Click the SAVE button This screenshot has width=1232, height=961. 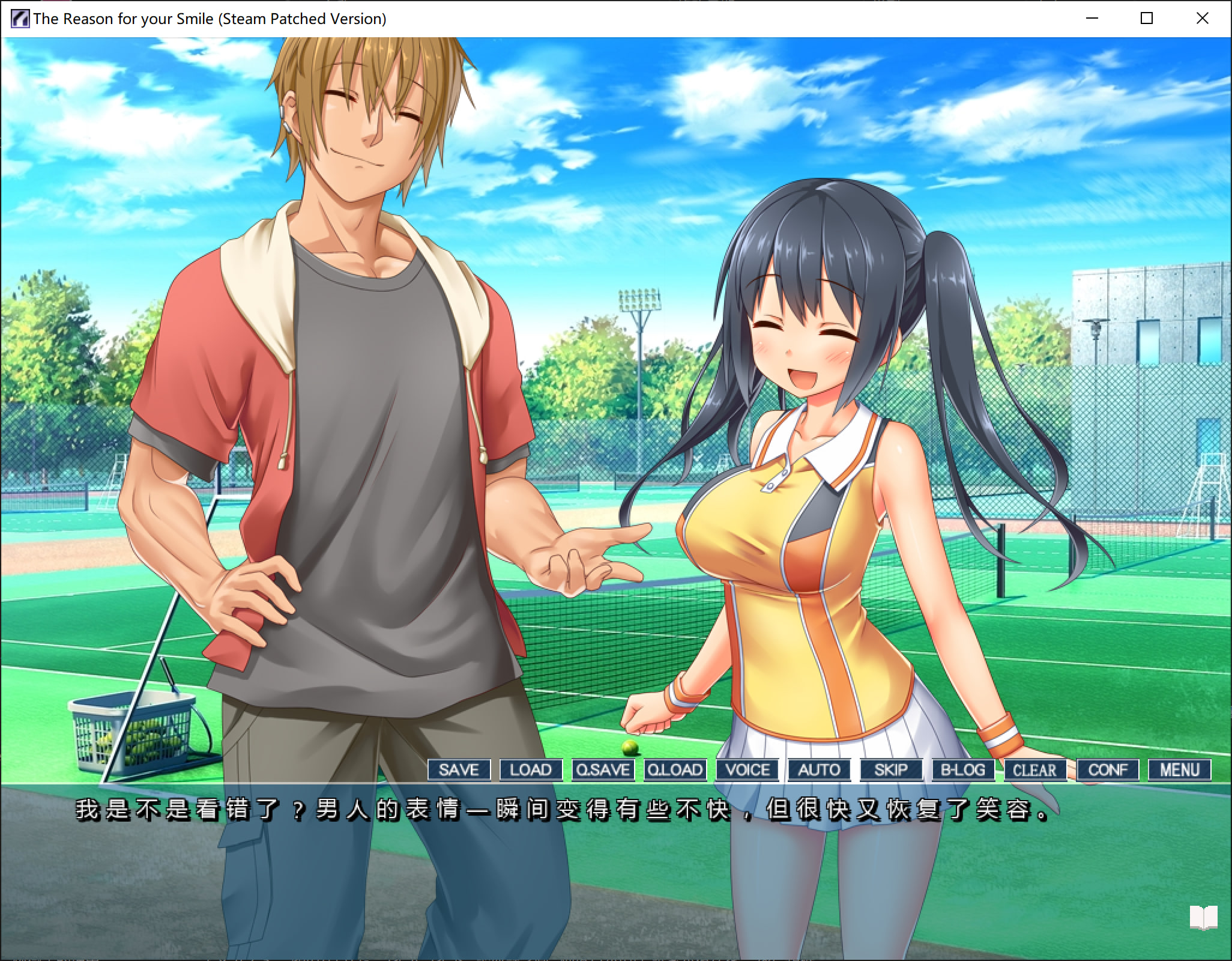tap(459, 769)
